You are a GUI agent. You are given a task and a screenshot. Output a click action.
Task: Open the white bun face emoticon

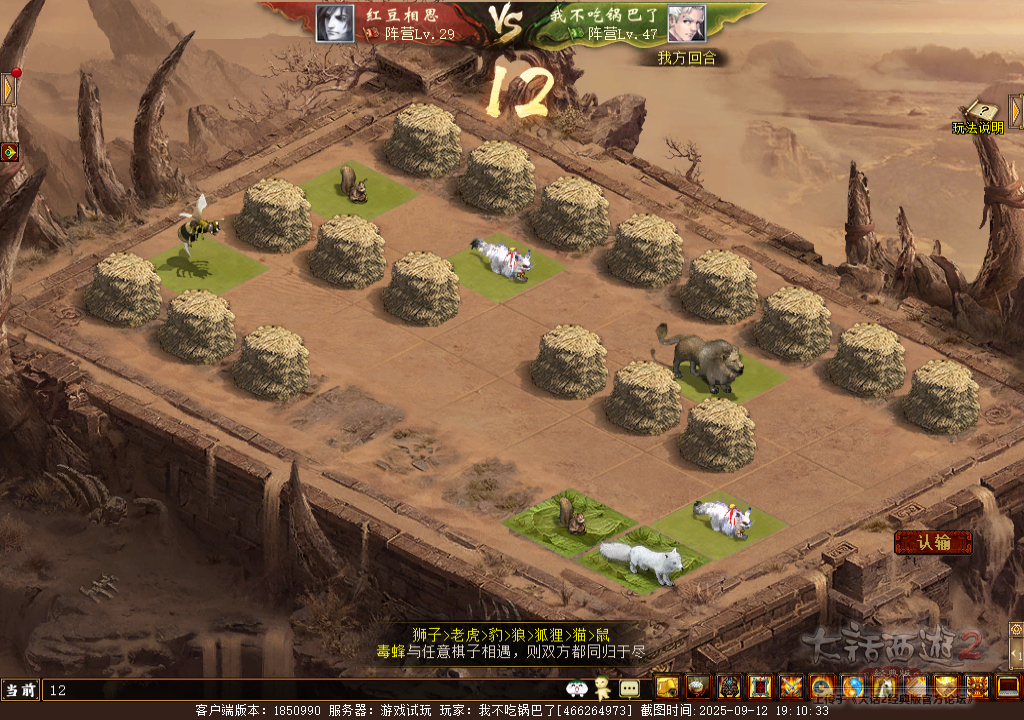click(576, 688)
